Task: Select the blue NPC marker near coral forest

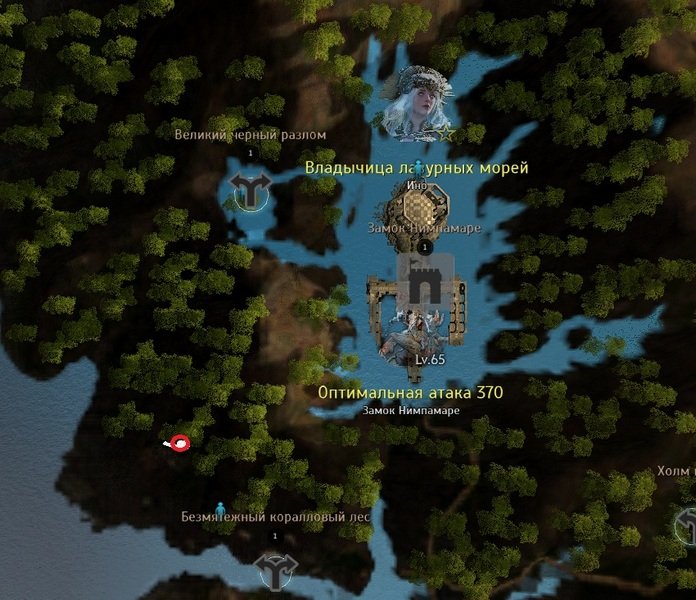Action: pos(221,508)
